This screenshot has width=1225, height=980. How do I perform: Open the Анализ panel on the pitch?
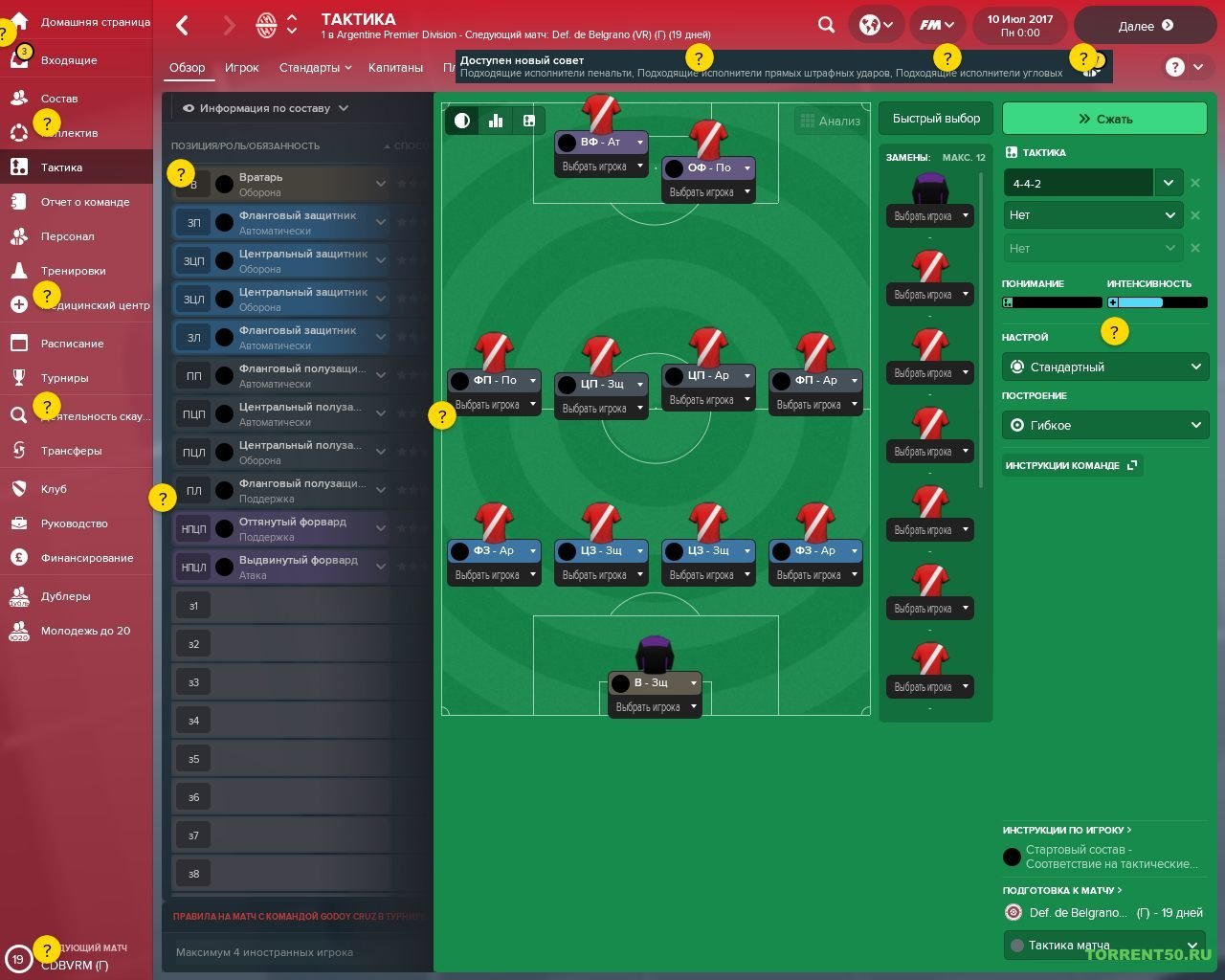(829, 121)
